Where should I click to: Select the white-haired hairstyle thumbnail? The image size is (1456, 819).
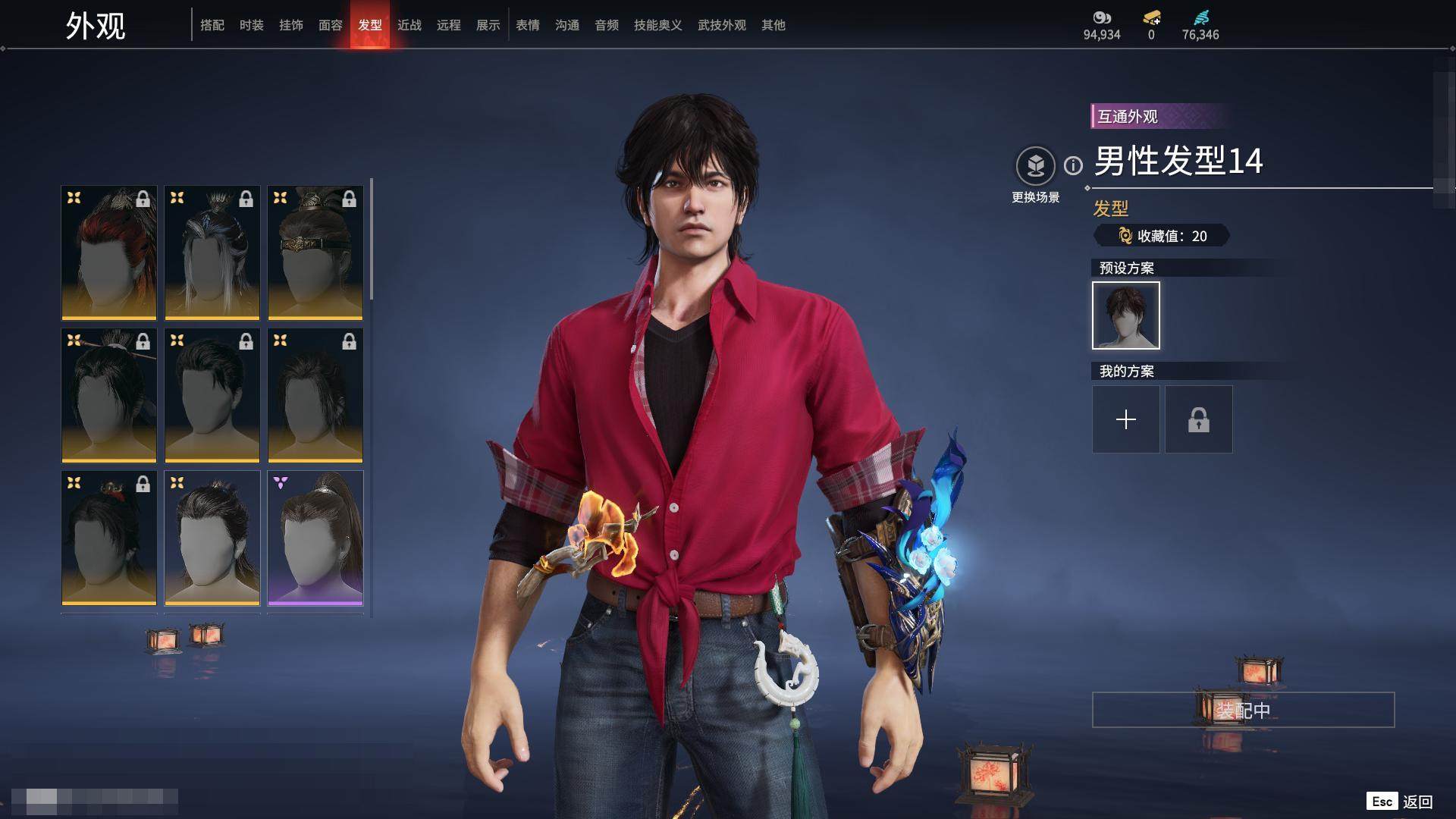212,253
